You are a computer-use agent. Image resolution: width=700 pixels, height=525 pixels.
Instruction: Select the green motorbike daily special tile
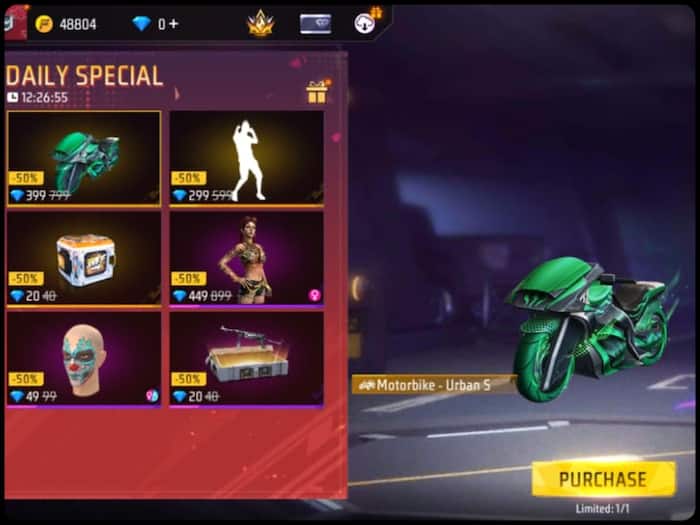pyautogui.click(x=83, y=158)
